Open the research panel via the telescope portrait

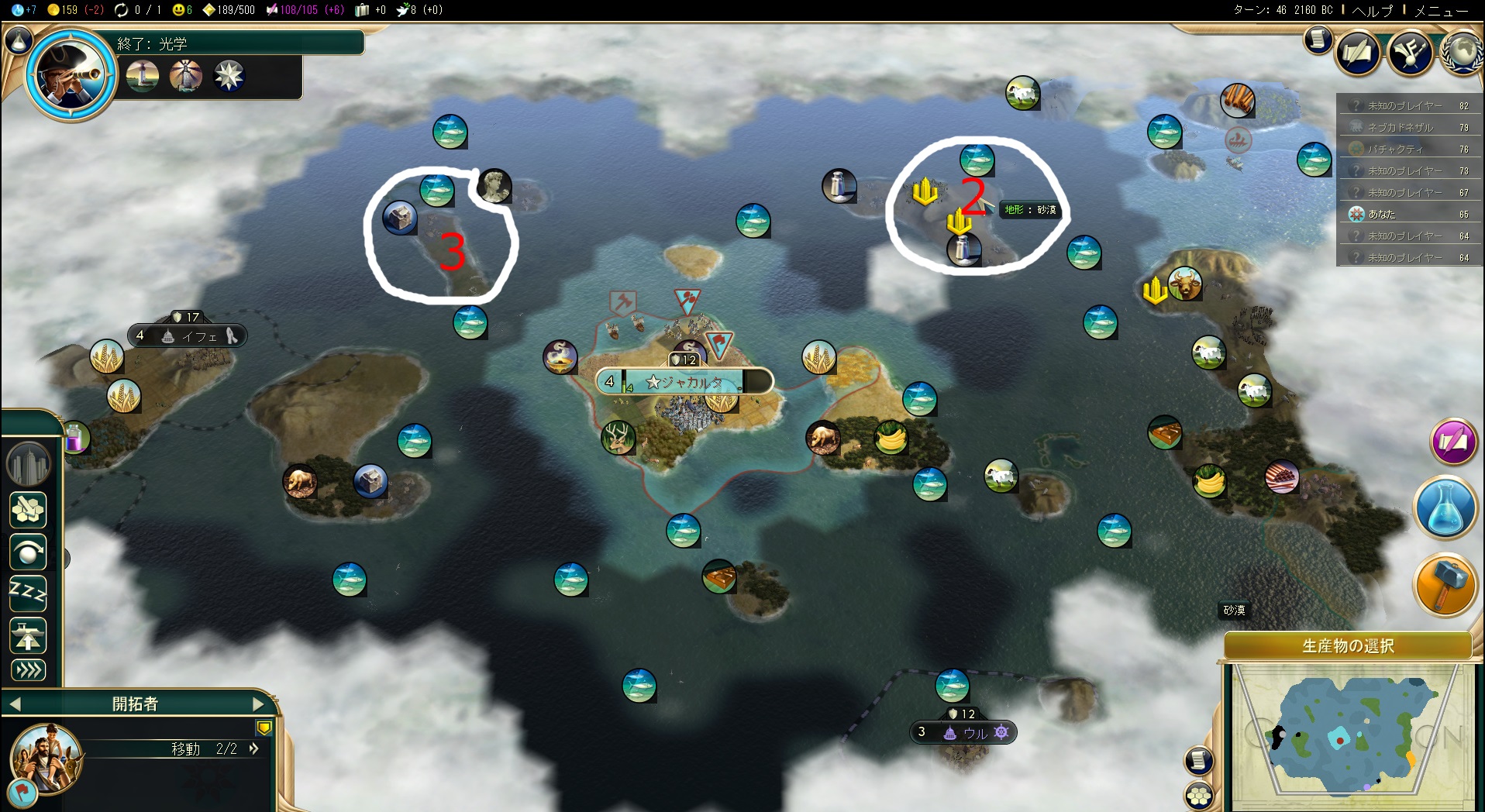pos(71,74)
